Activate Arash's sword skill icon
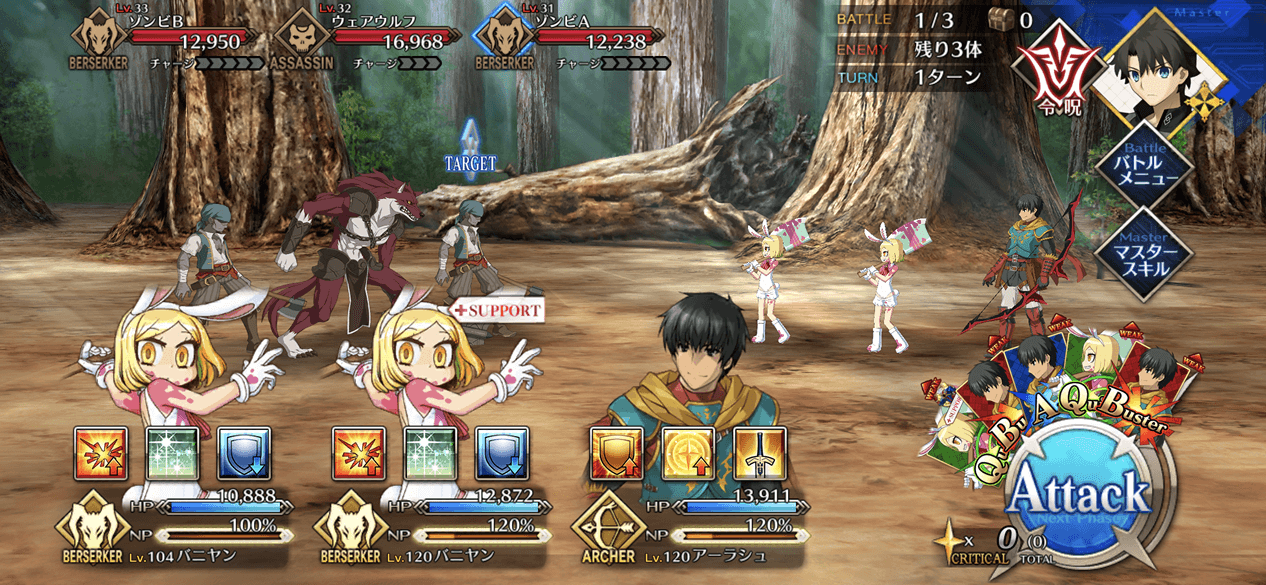Image resolution: width=1266 pixels, height=585 pixels. [759, 454]
